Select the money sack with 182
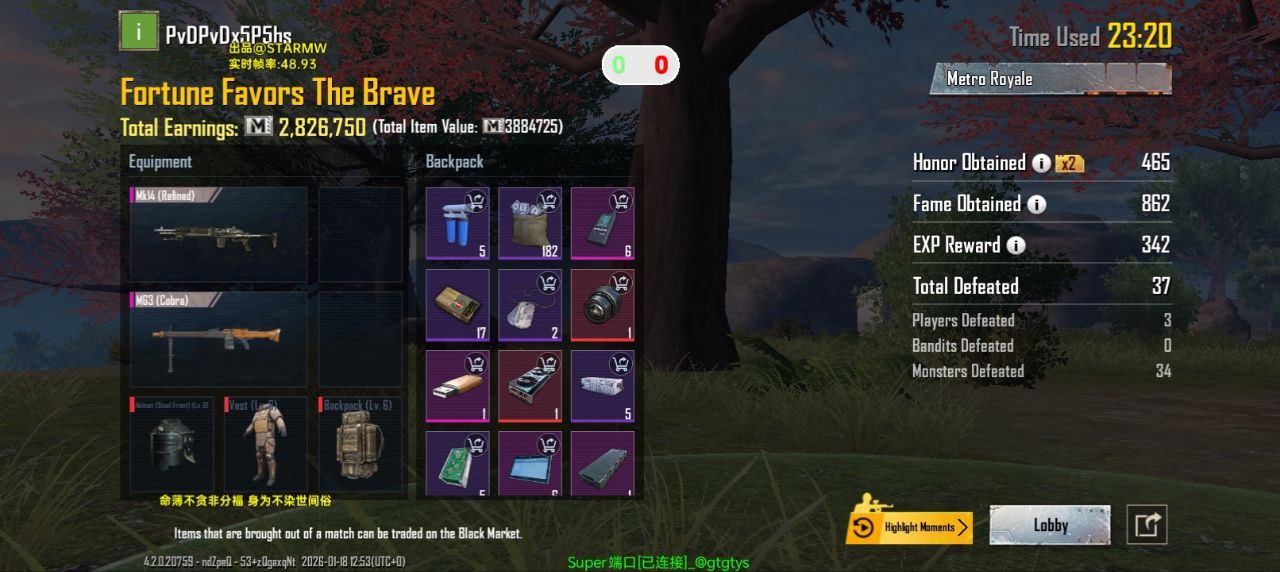This screenshot has height=572, width=1280. pyautogui.click(x=530, y=224)
